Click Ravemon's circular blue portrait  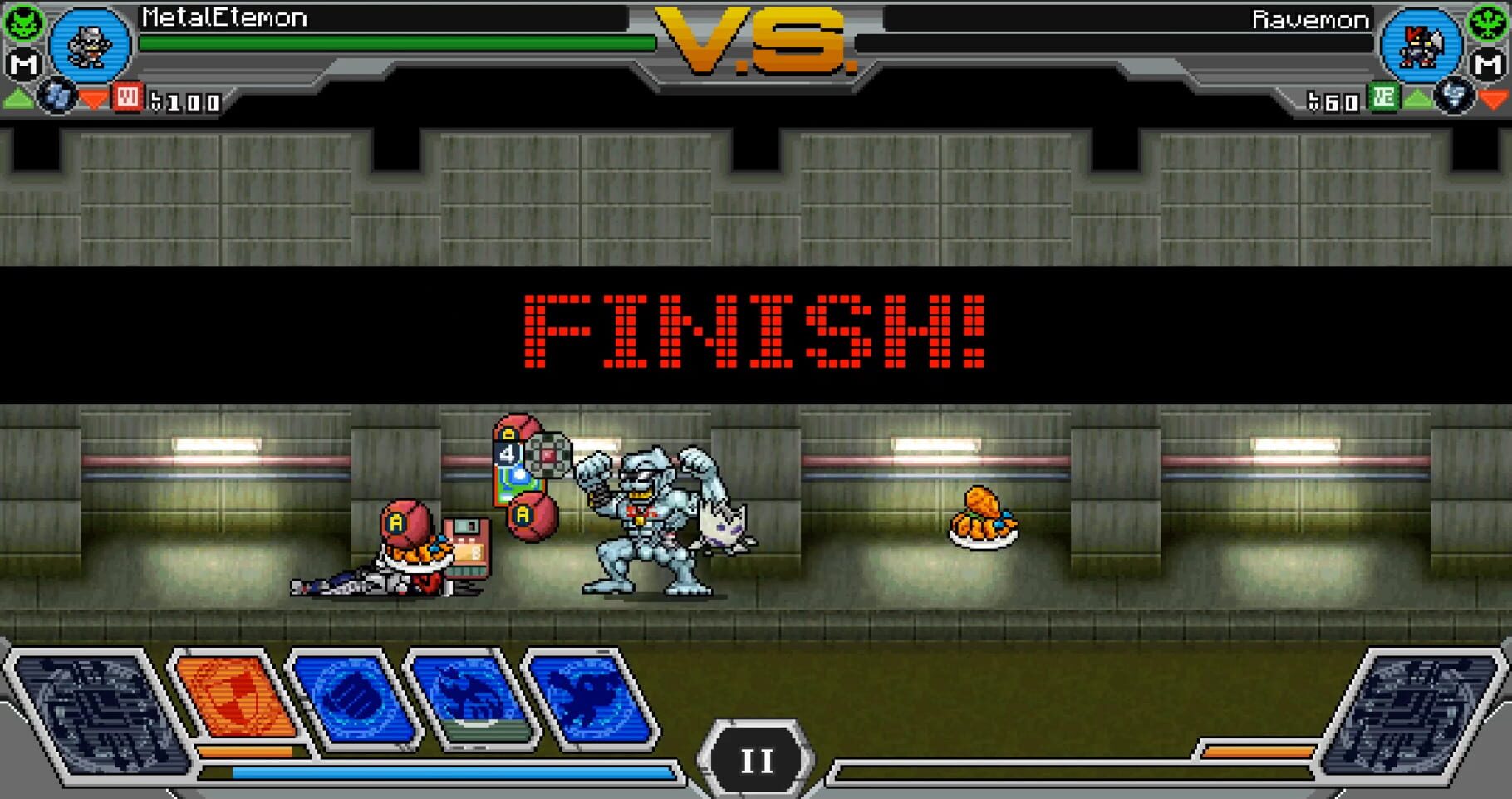tap(1421, 46)
